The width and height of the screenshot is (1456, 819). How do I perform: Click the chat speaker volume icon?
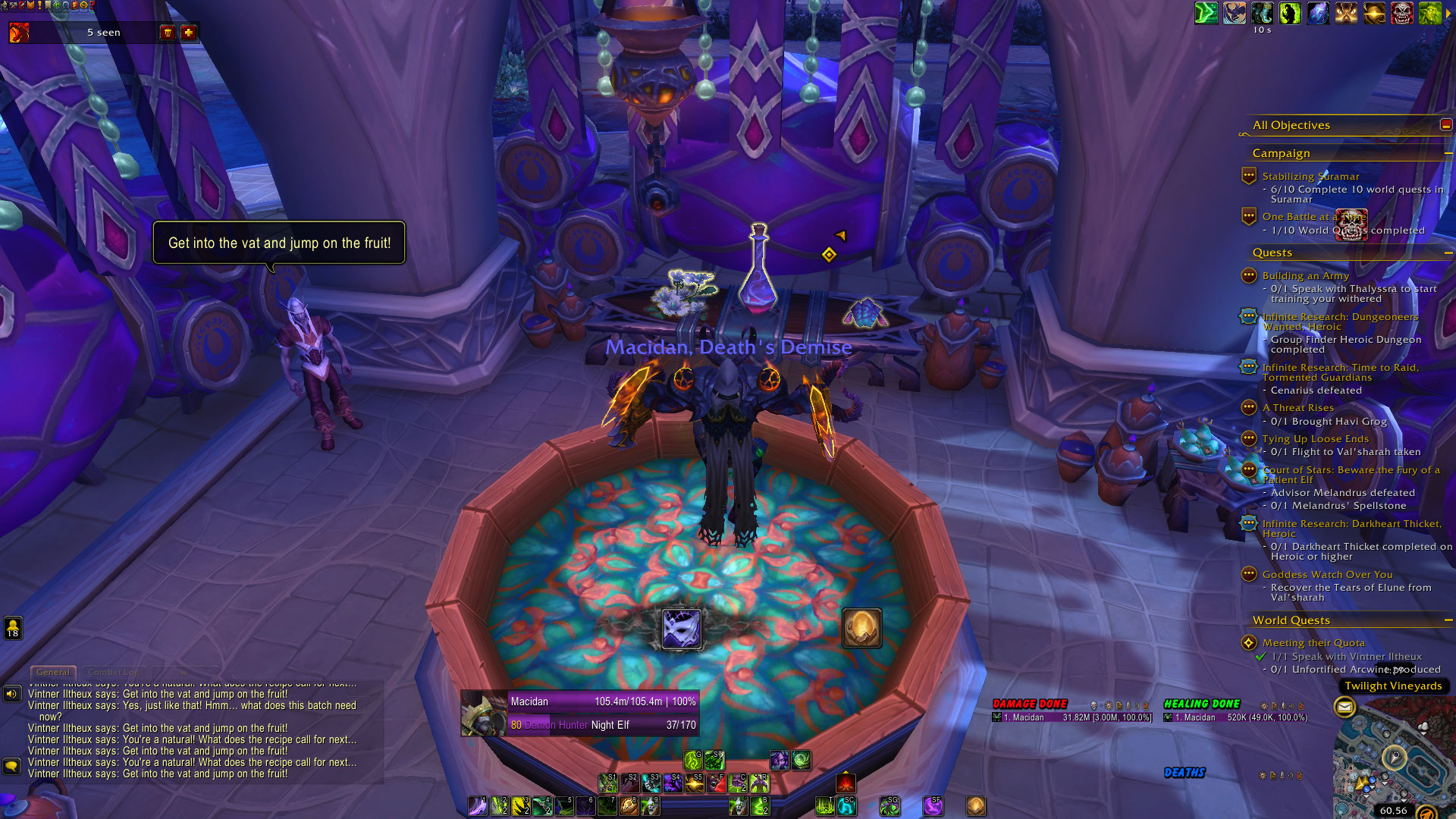click(11, 694)
